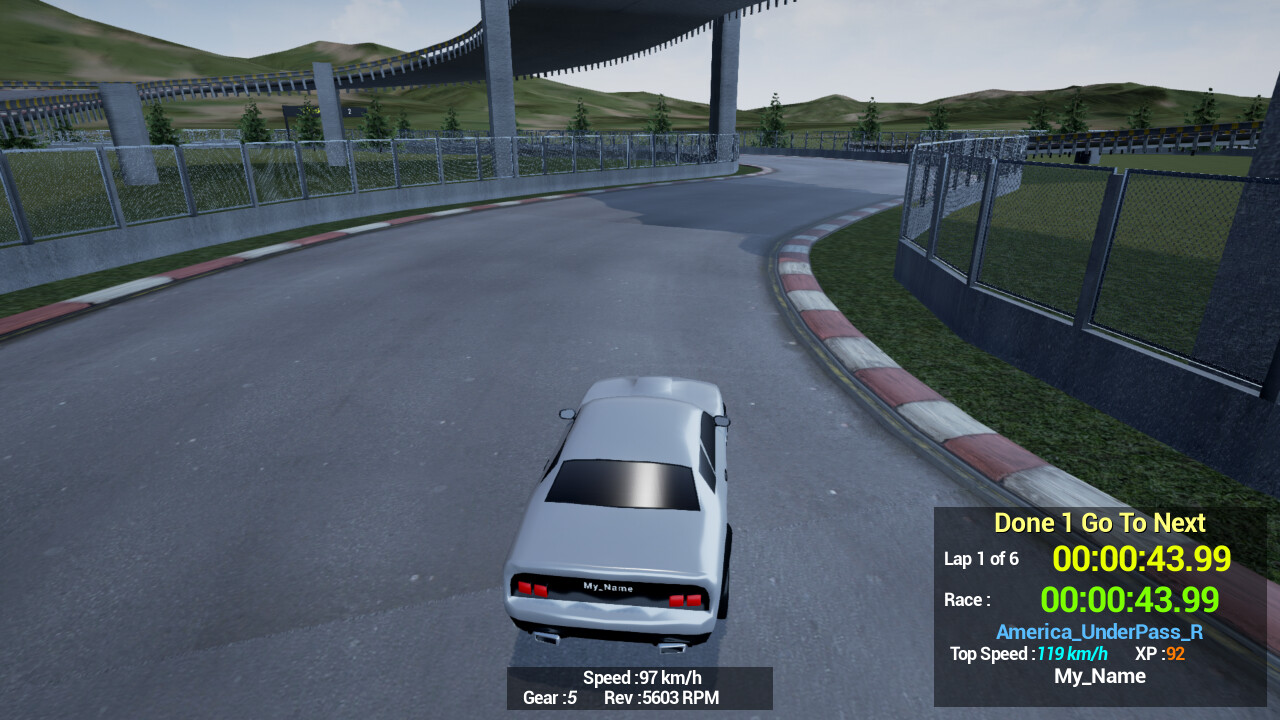Open the America_UnderPass_R track link

pyautogui.click(x=1098, y=632)
